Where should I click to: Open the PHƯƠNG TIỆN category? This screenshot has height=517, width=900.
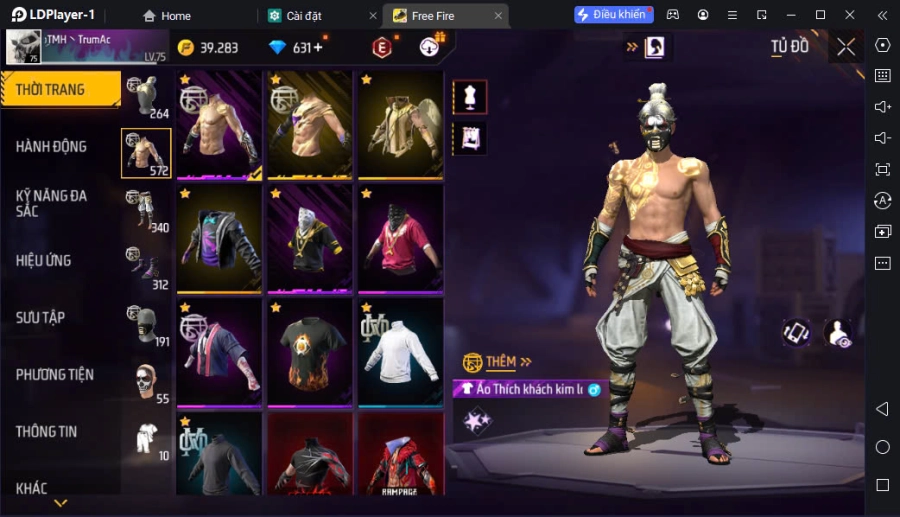(x=55, y=375)
